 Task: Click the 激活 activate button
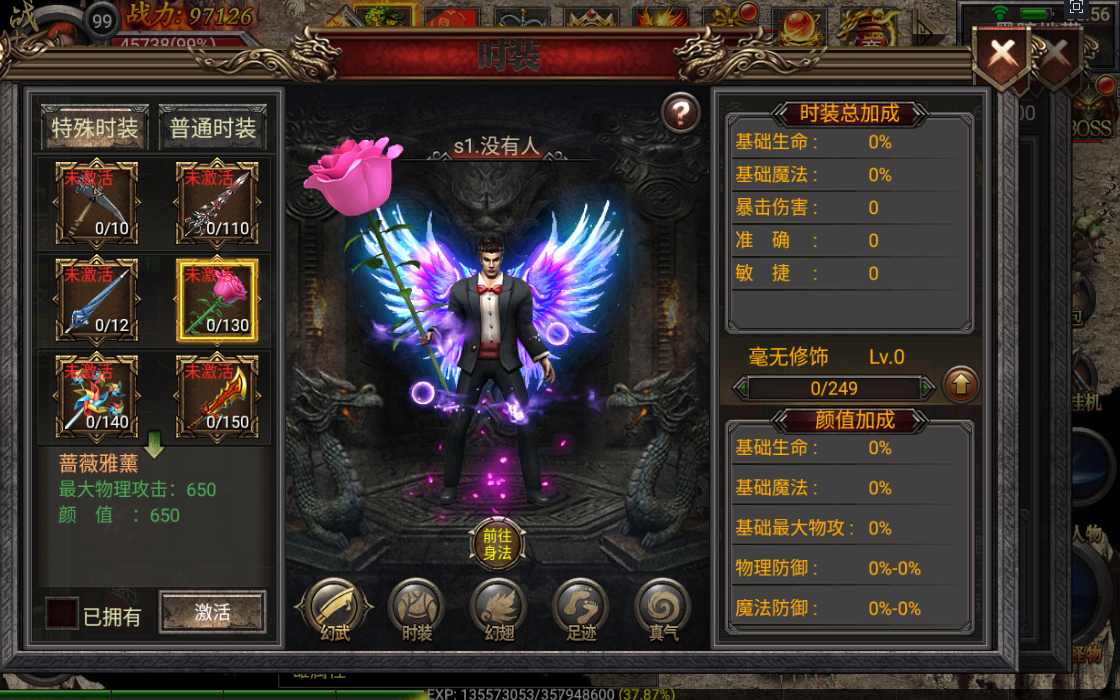(212, 612)
